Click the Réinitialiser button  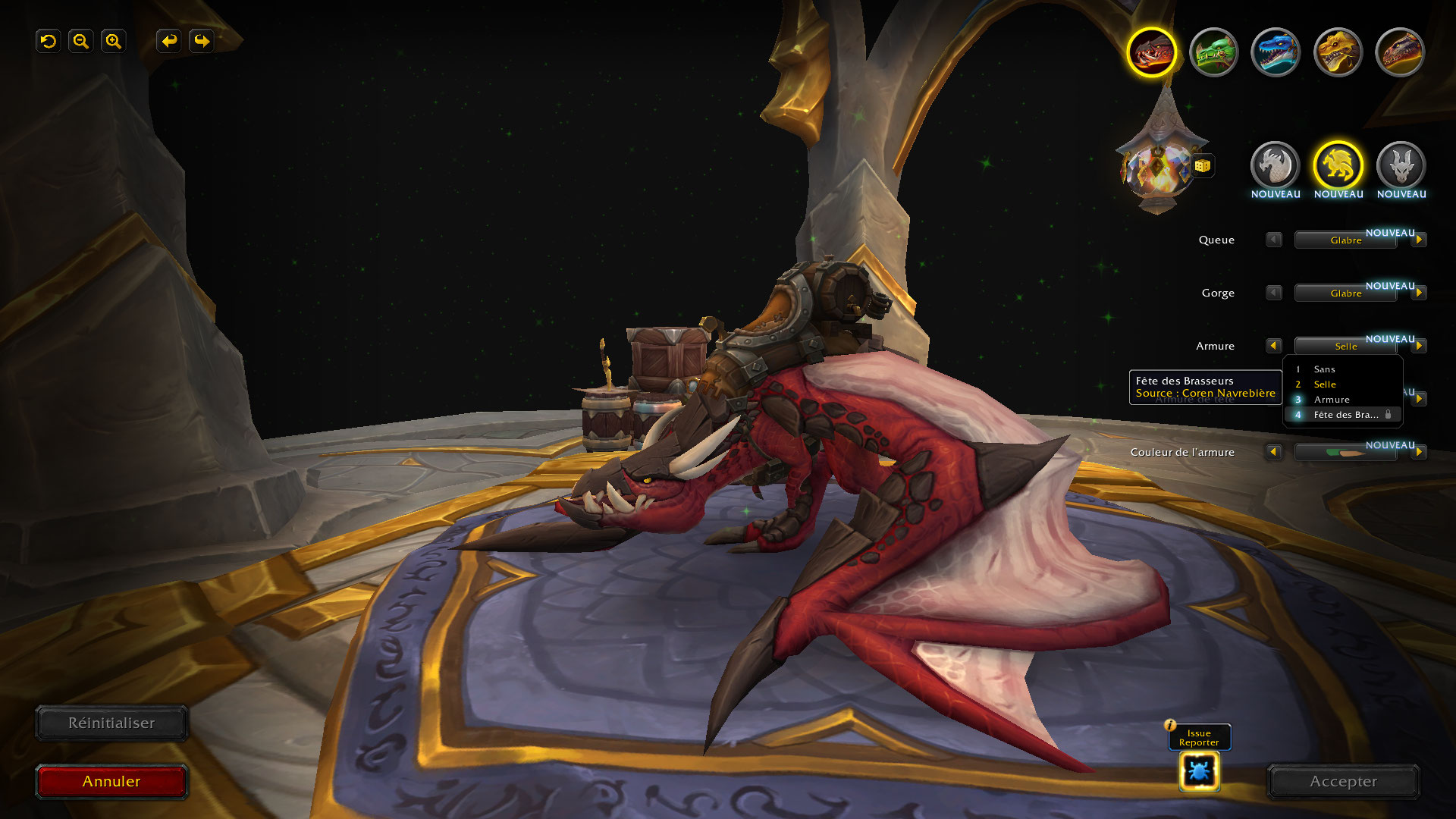(111, 723)
